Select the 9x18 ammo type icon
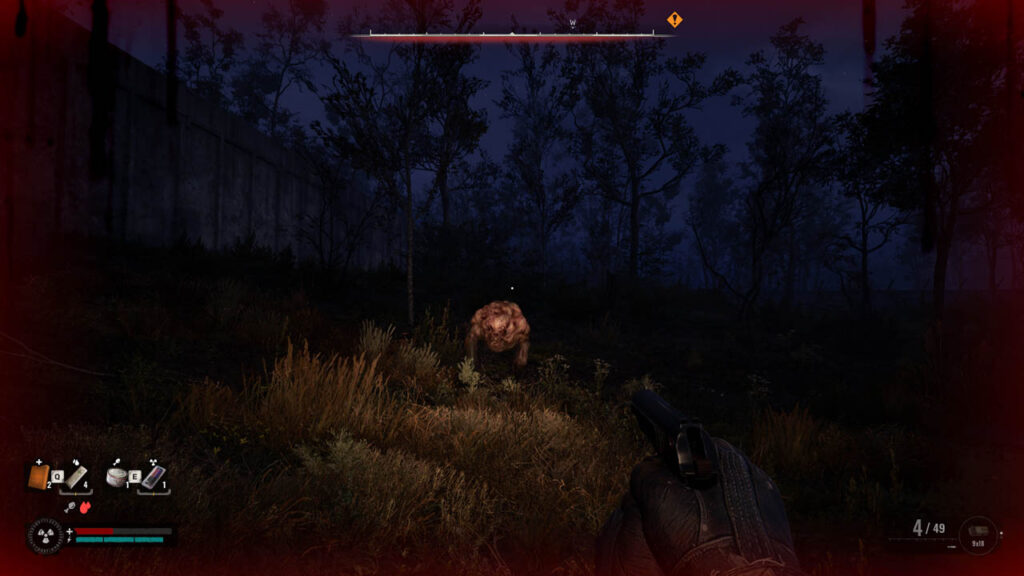This screenshot has width=1024, height=576. (x=977, y=535)
